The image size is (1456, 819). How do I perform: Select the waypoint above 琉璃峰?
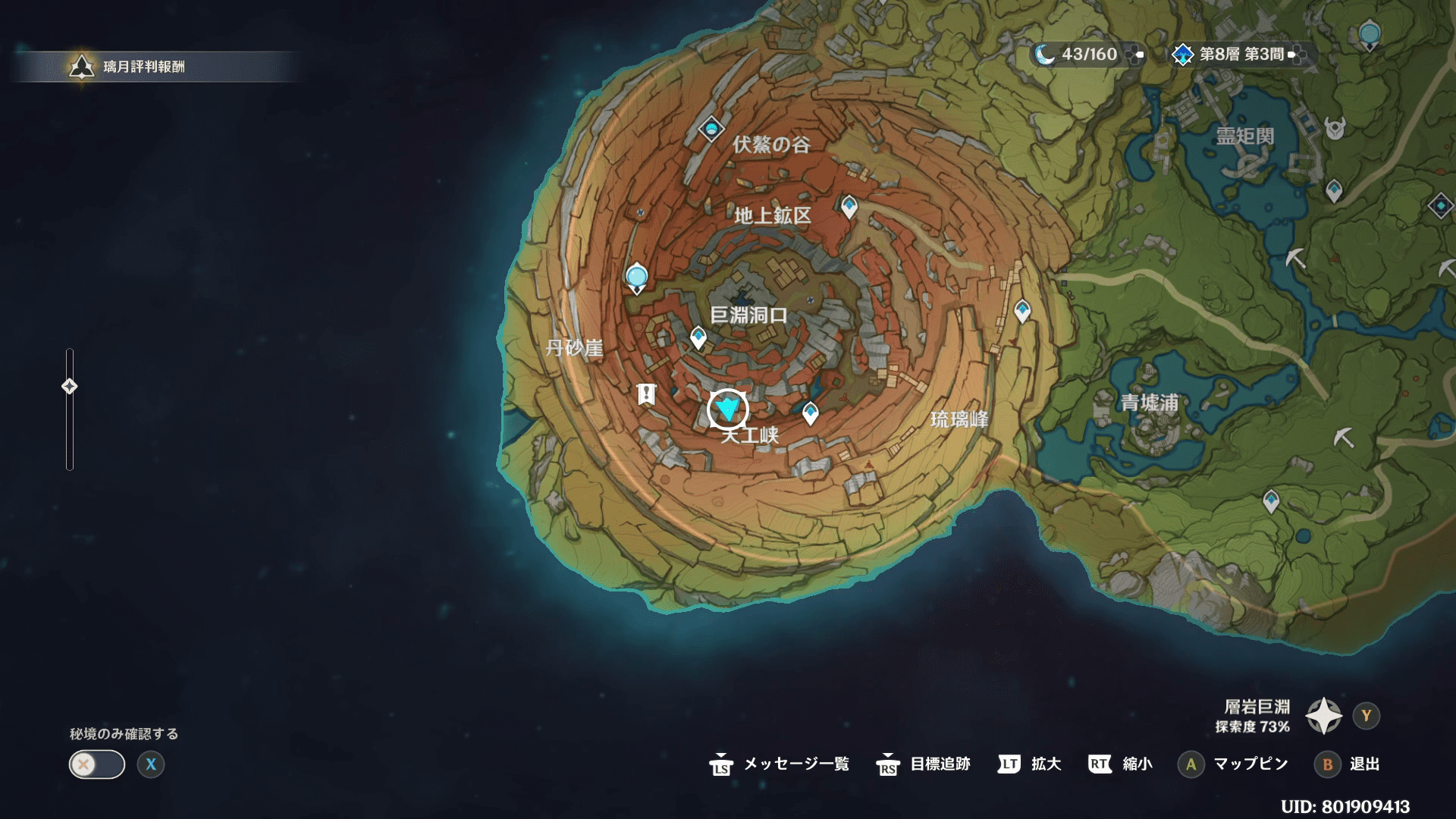(x=1022, y=310)
